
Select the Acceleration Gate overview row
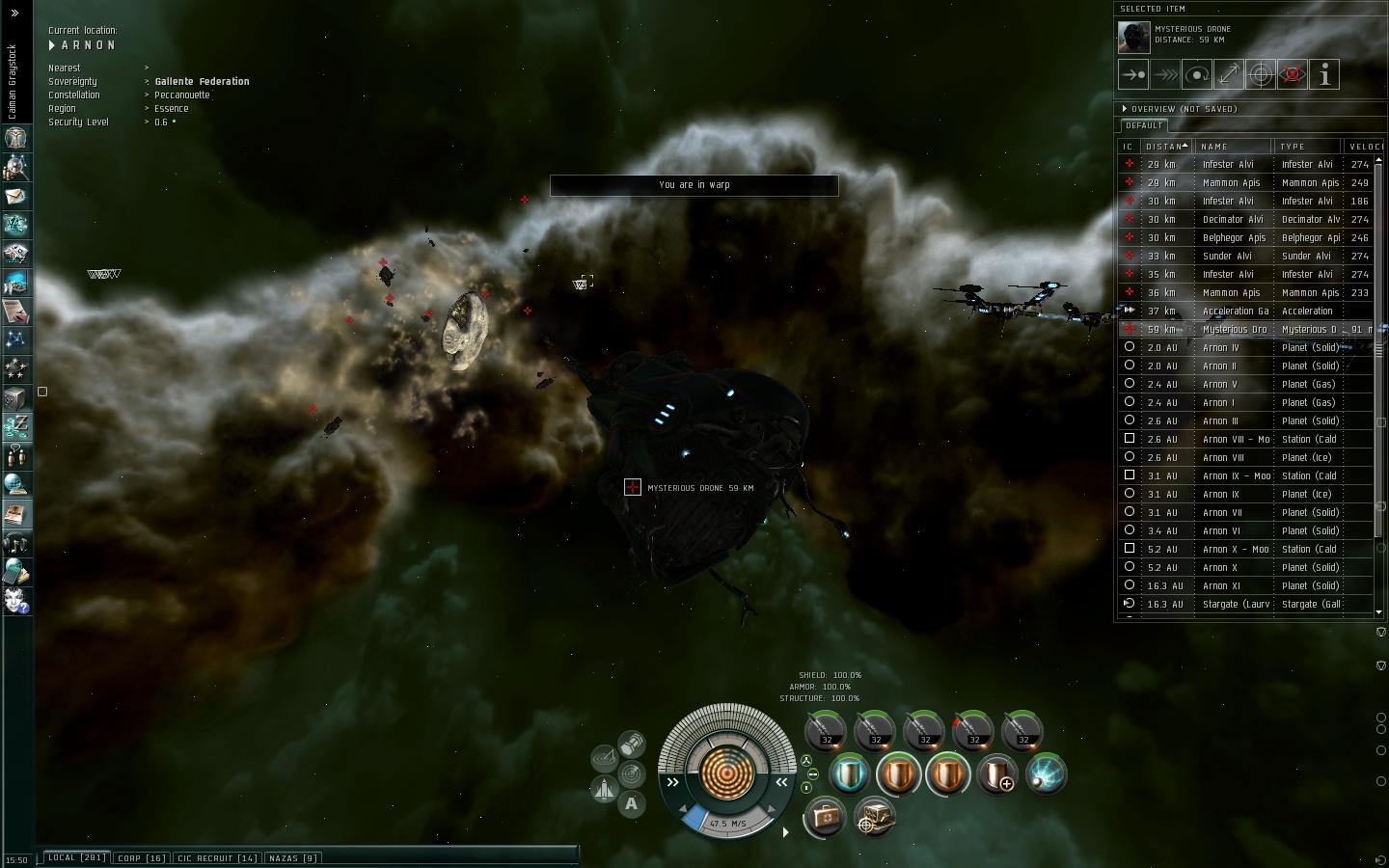pyautogui.click(x=1235, y=312)
